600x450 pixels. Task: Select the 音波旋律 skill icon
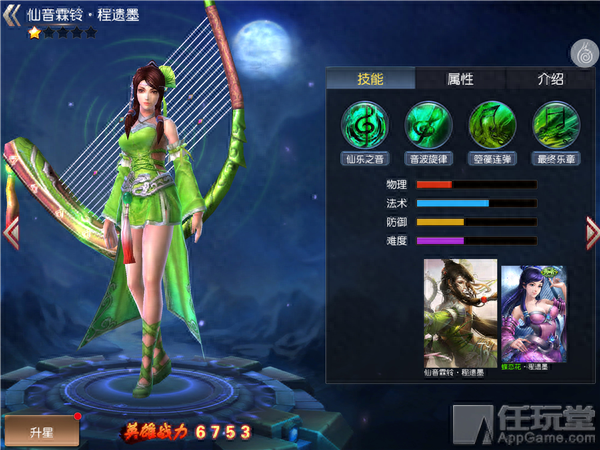pyautogui.click(x=429, y=124)
